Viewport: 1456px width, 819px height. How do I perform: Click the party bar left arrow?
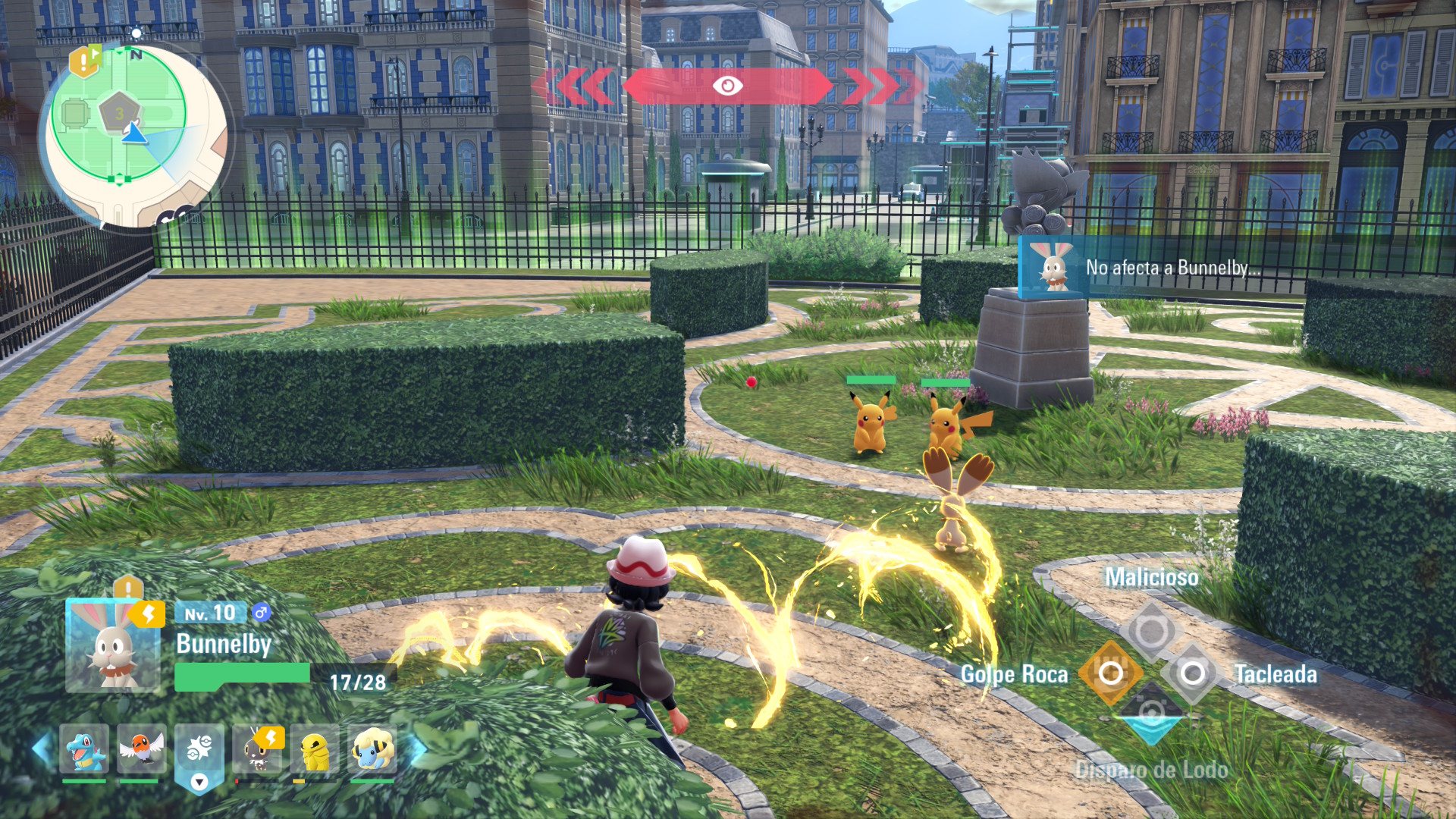(42, 748)
